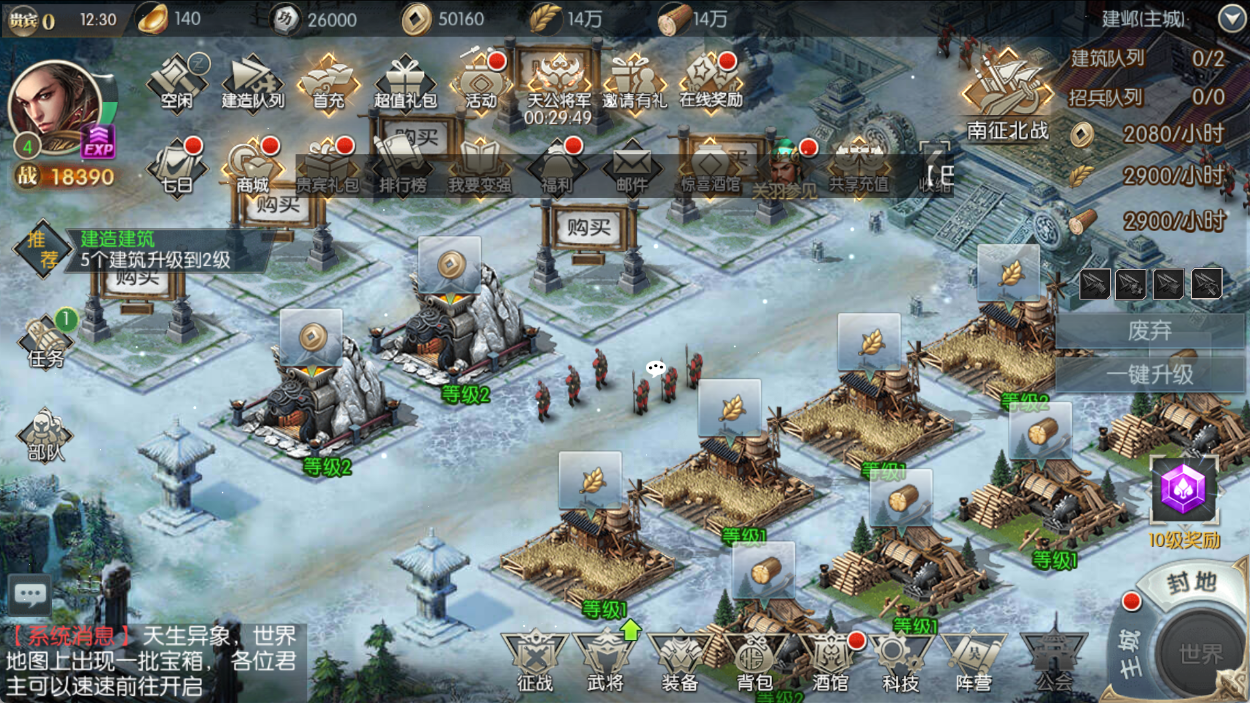Open the chat bubble button

(30, 595)
